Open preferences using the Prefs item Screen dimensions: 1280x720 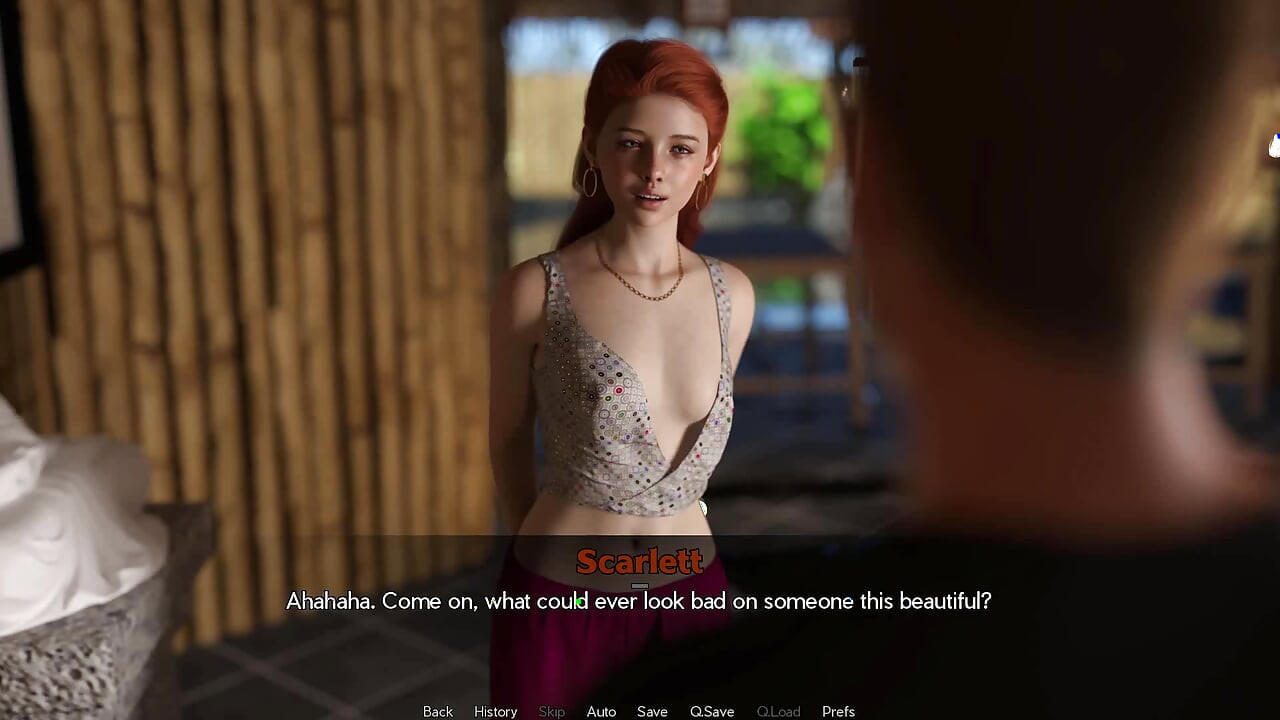point(838,711)
